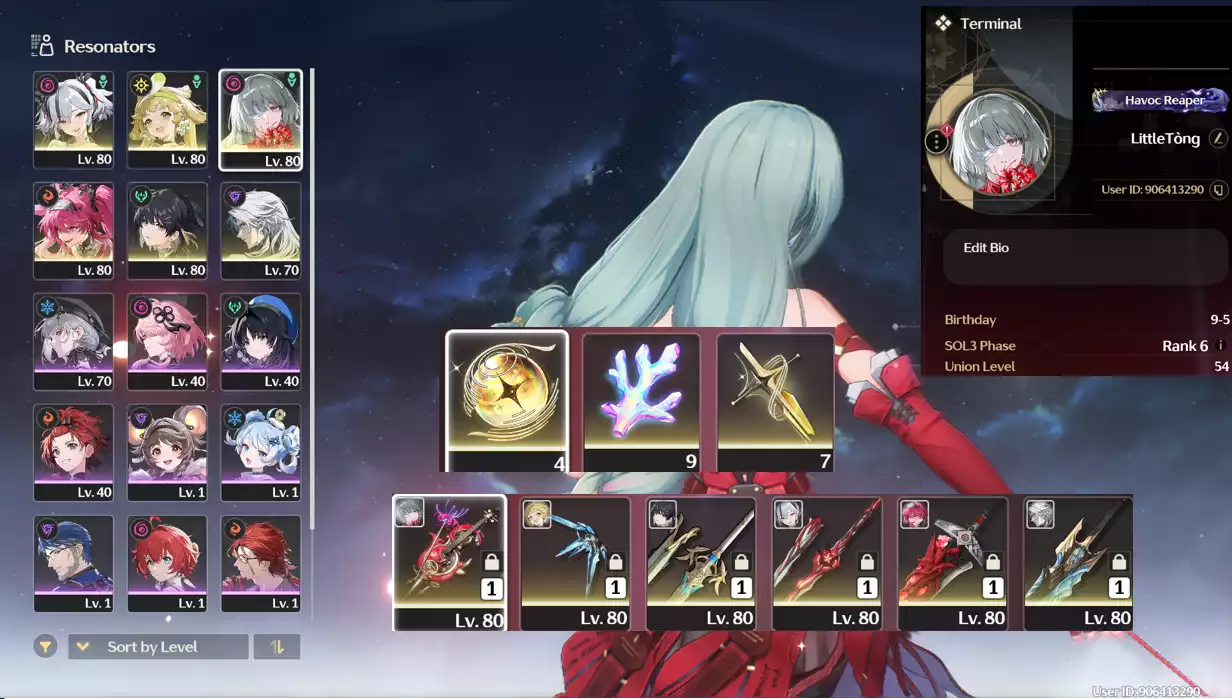Edit the player name LittleTòng with pencil icon
Image resolution: width=1232 pixels, height=699 pixels.
coord(1217,139)
